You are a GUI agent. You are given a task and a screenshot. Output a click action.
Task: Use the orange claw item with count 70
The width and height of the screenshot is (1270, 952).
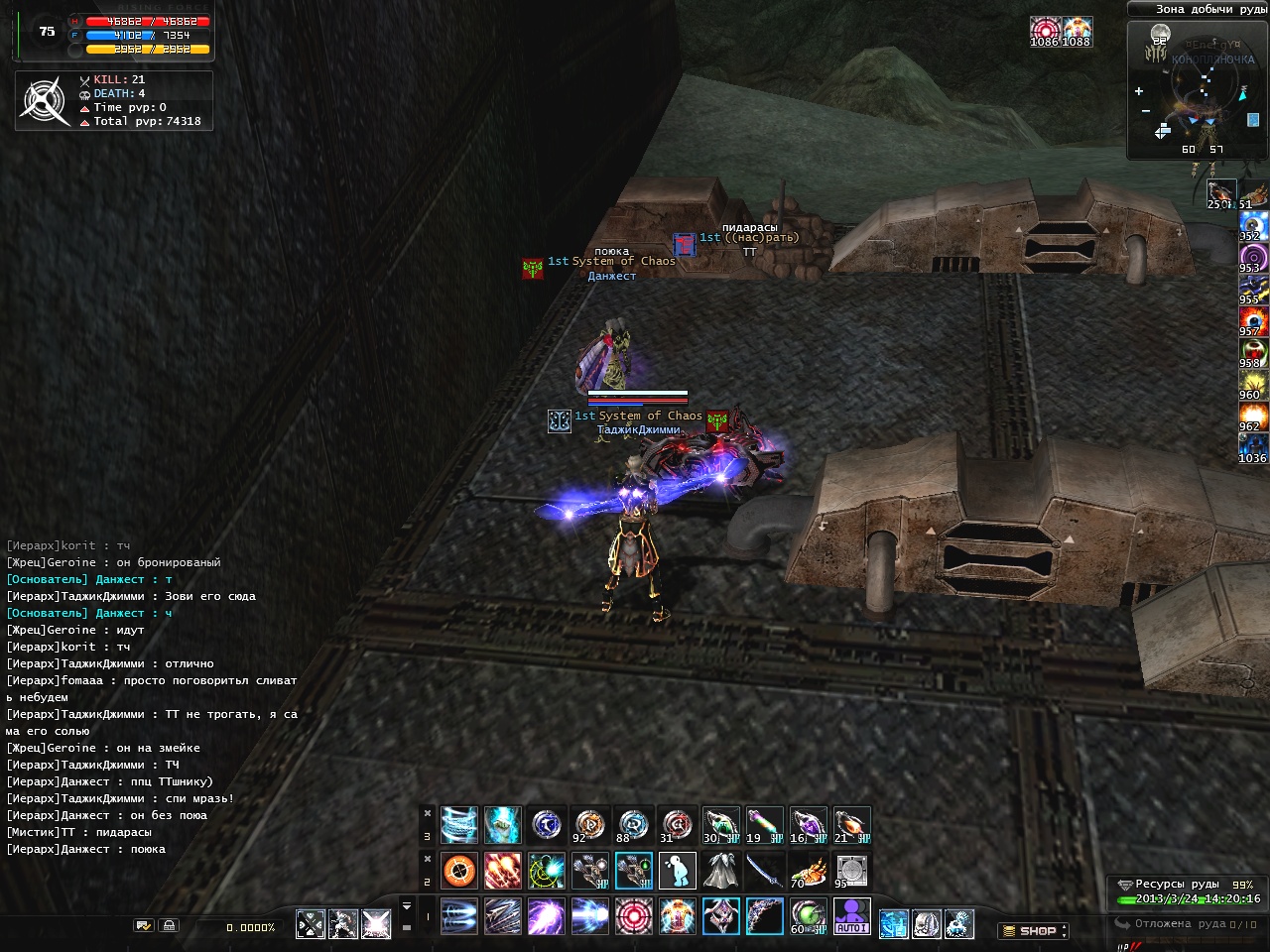point(808,871)
